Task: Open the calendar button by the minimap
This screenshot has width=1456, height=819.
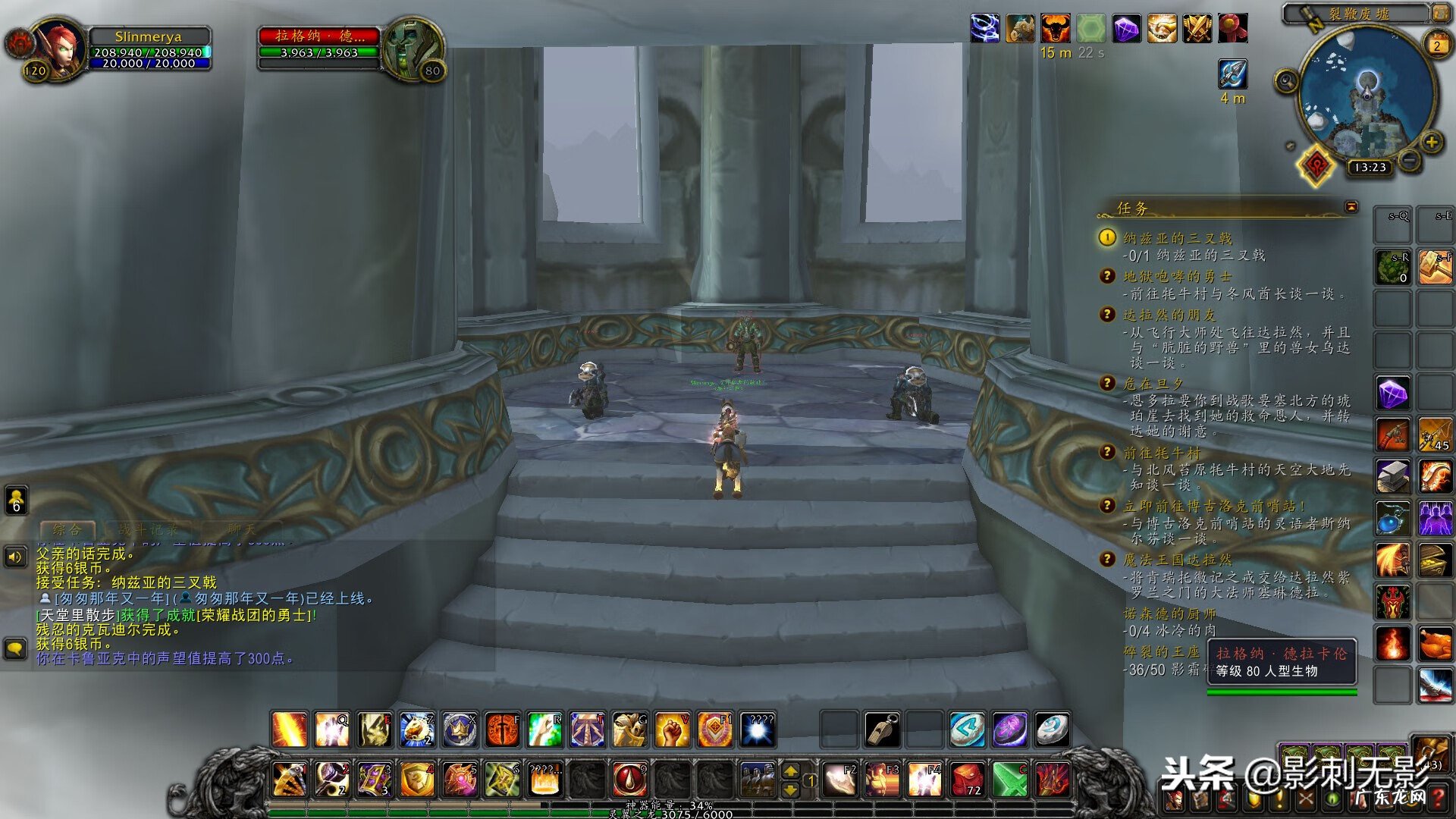Action: coord(1437,45)
